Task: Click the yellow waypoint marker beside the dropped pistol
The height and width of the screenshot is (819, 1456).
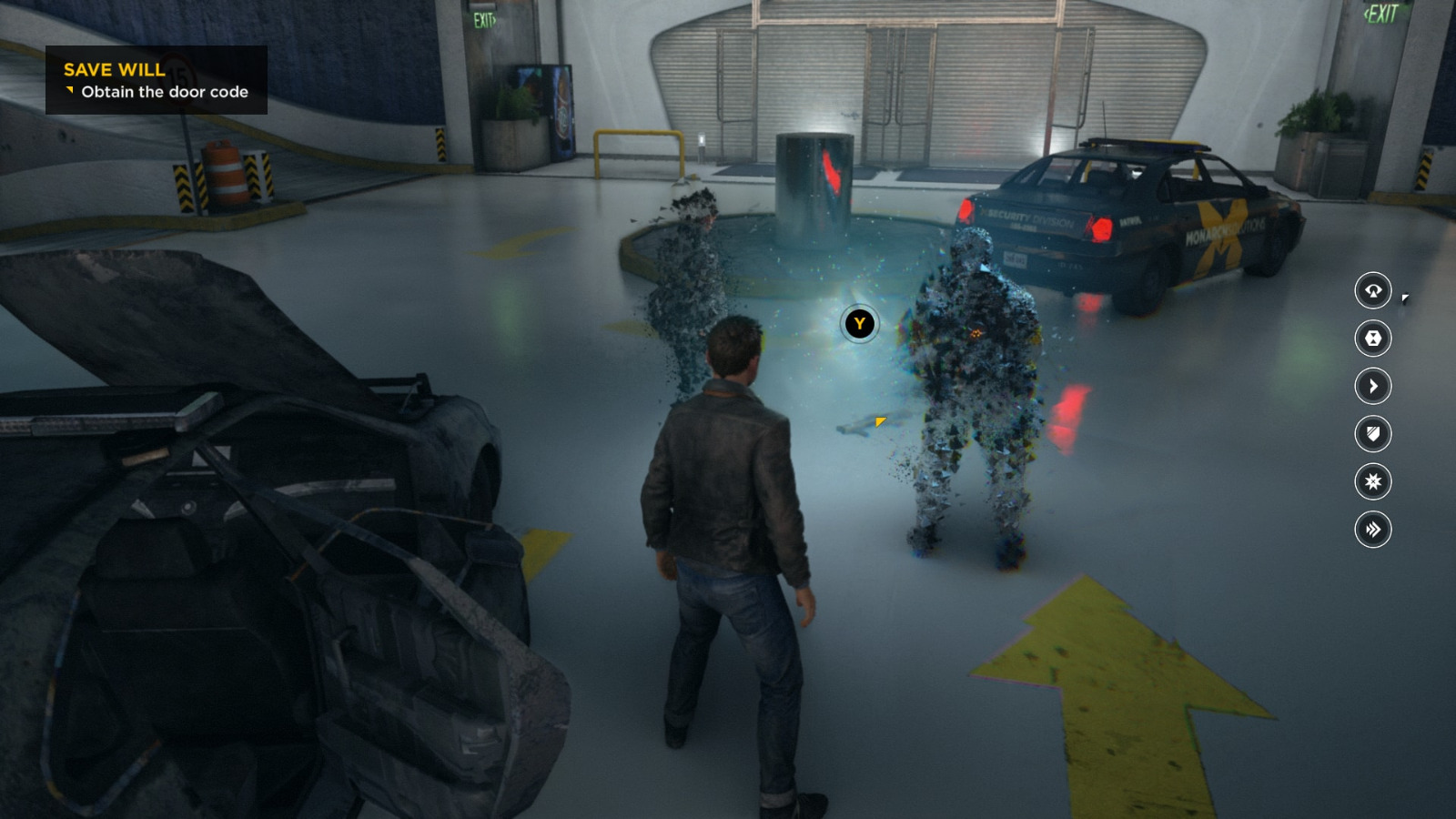Action: pyautogui.click(x=879, y=421)
